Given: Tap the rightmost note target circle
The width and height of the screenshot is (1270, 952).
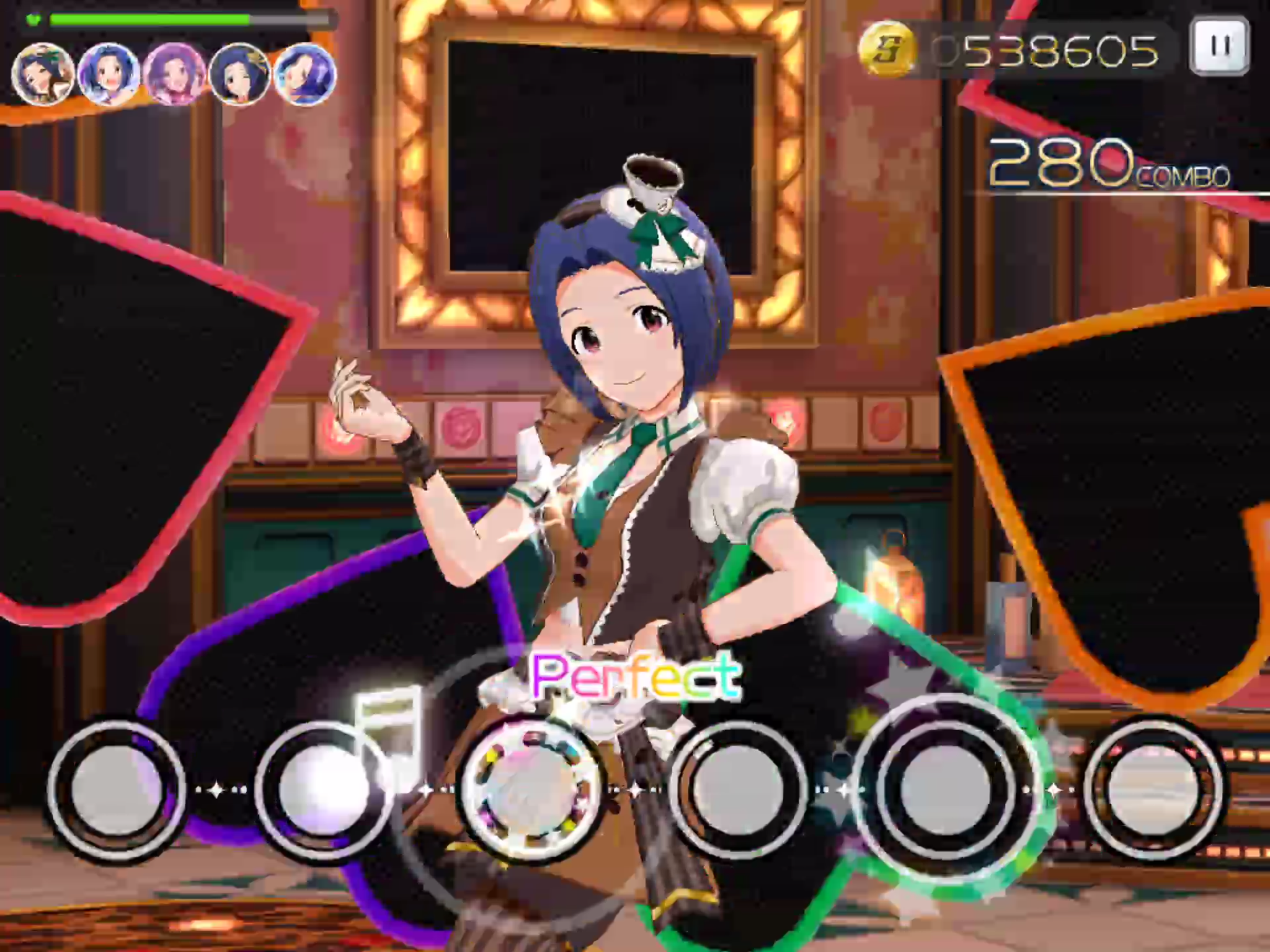Looking at the screenshot, I should pos(1153,789).
